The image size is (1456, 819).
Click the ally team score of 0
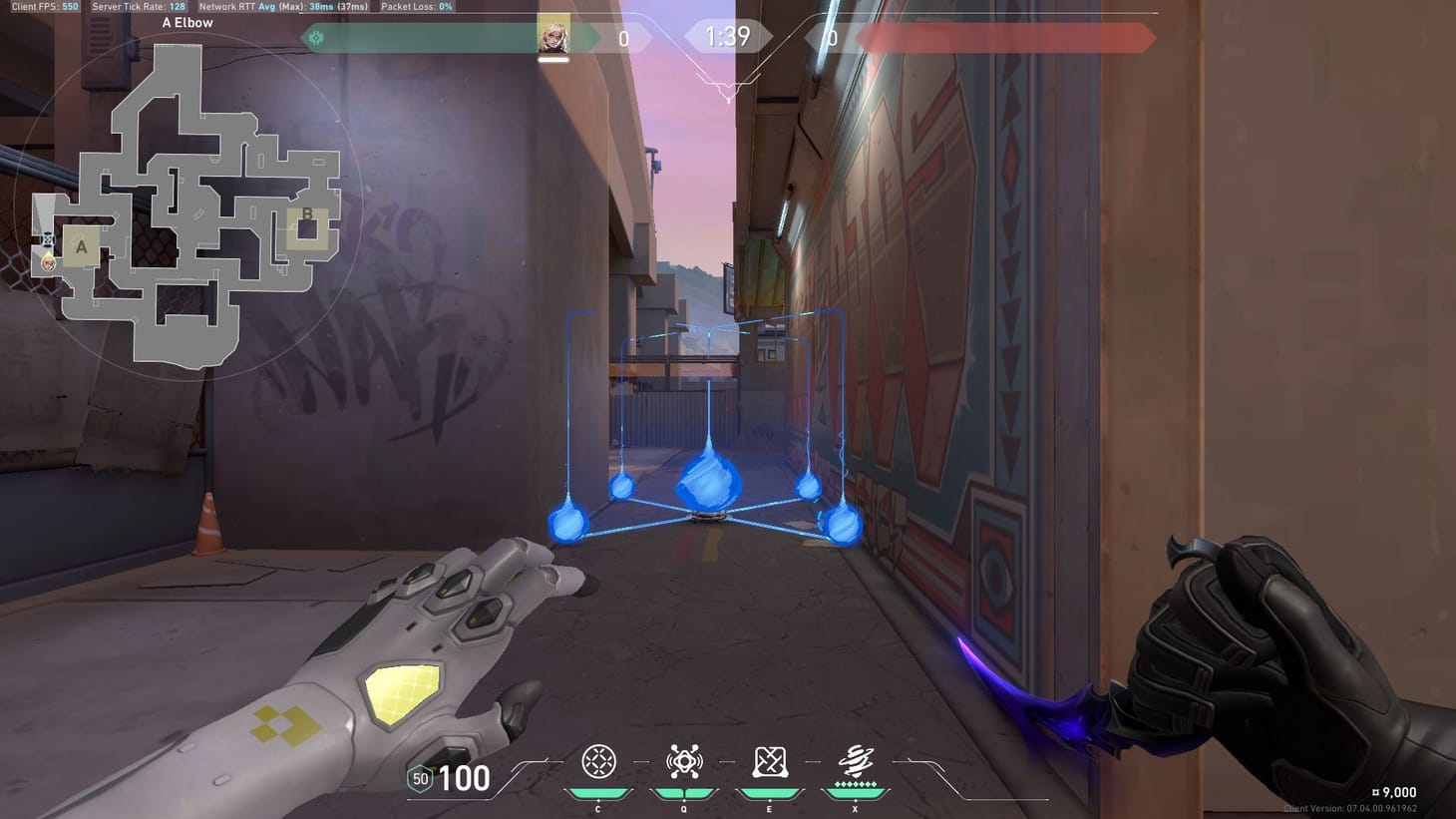[x=623, y=39]
